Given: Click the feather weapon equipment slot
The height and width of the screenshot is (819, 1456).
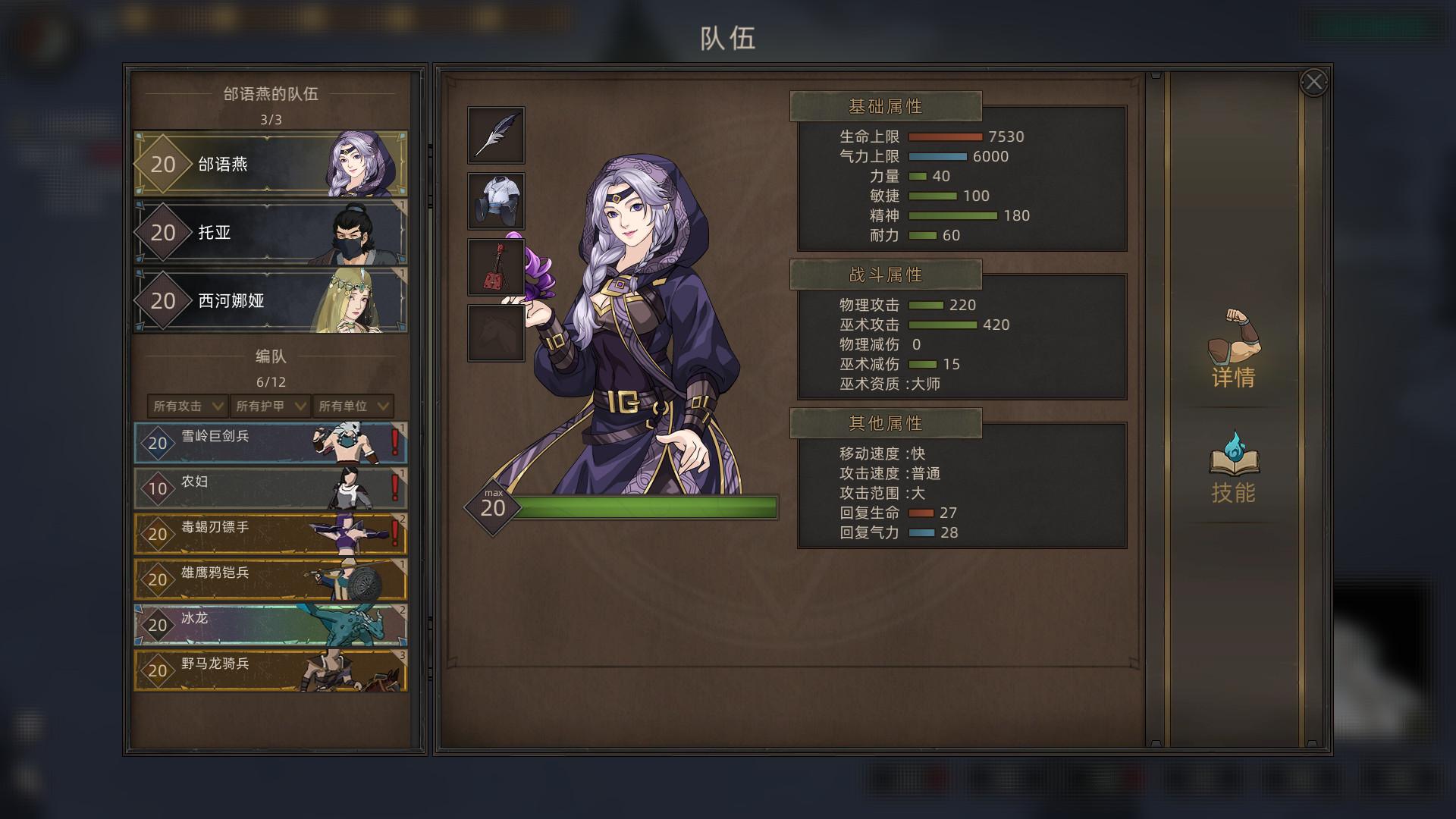Looking at the screenshot, I should click(x=496, y=135).
